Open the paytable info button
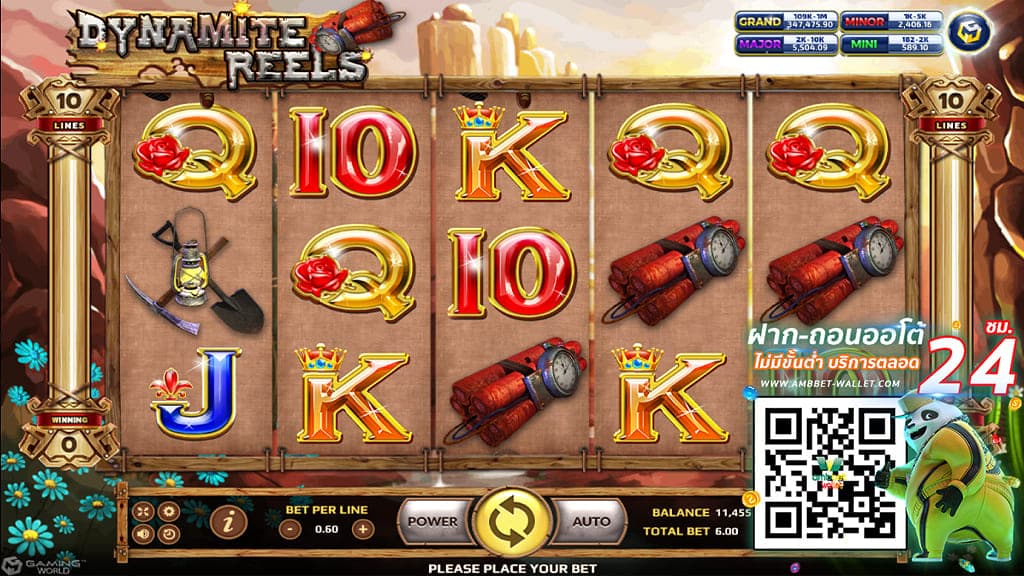This screenshot has width=1024, height=576. [x=229, y=520]
